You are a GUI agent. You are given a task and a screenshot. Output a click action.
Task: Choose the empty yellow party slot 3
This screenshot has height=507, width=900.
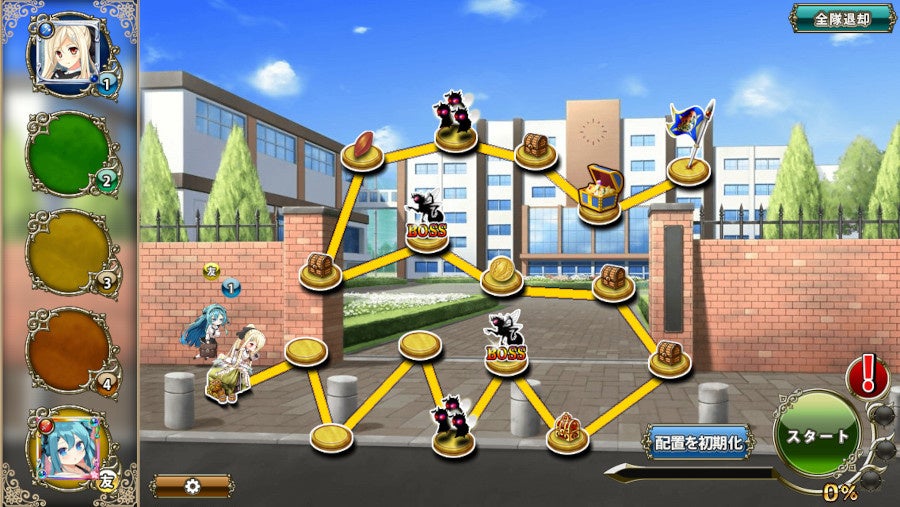[70, 250]
